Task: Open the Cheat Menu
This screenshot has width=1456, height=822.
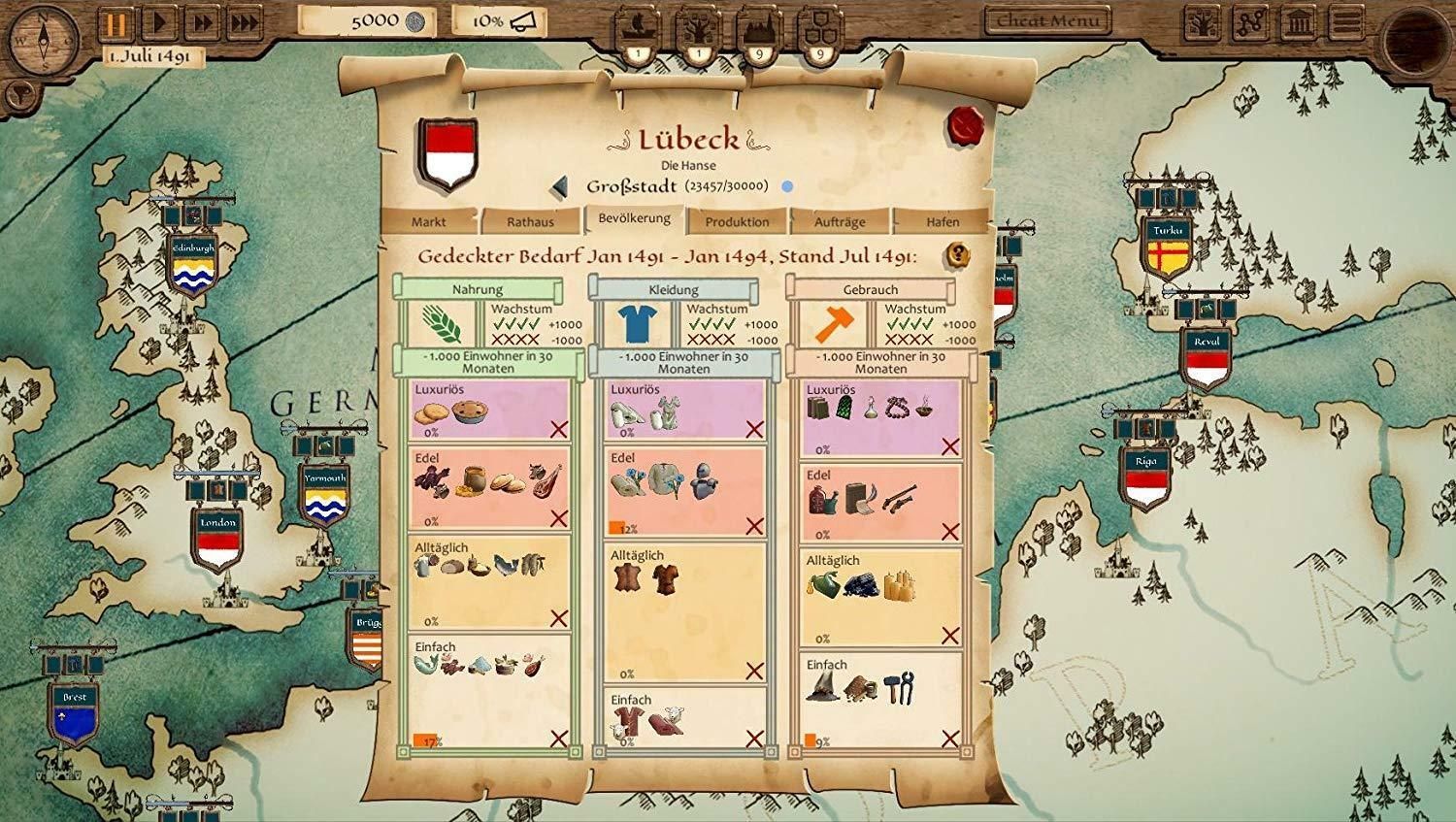Action: point(1048,20)
